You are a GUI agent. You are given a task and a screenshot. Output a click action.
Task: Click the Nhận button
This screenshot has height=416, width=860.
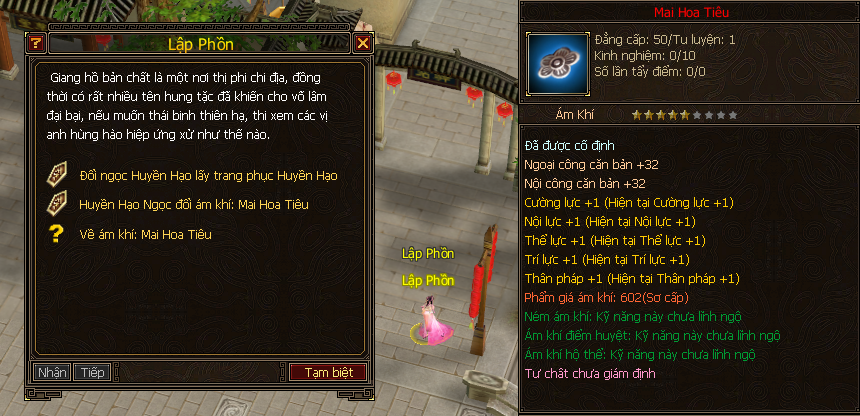52,372
